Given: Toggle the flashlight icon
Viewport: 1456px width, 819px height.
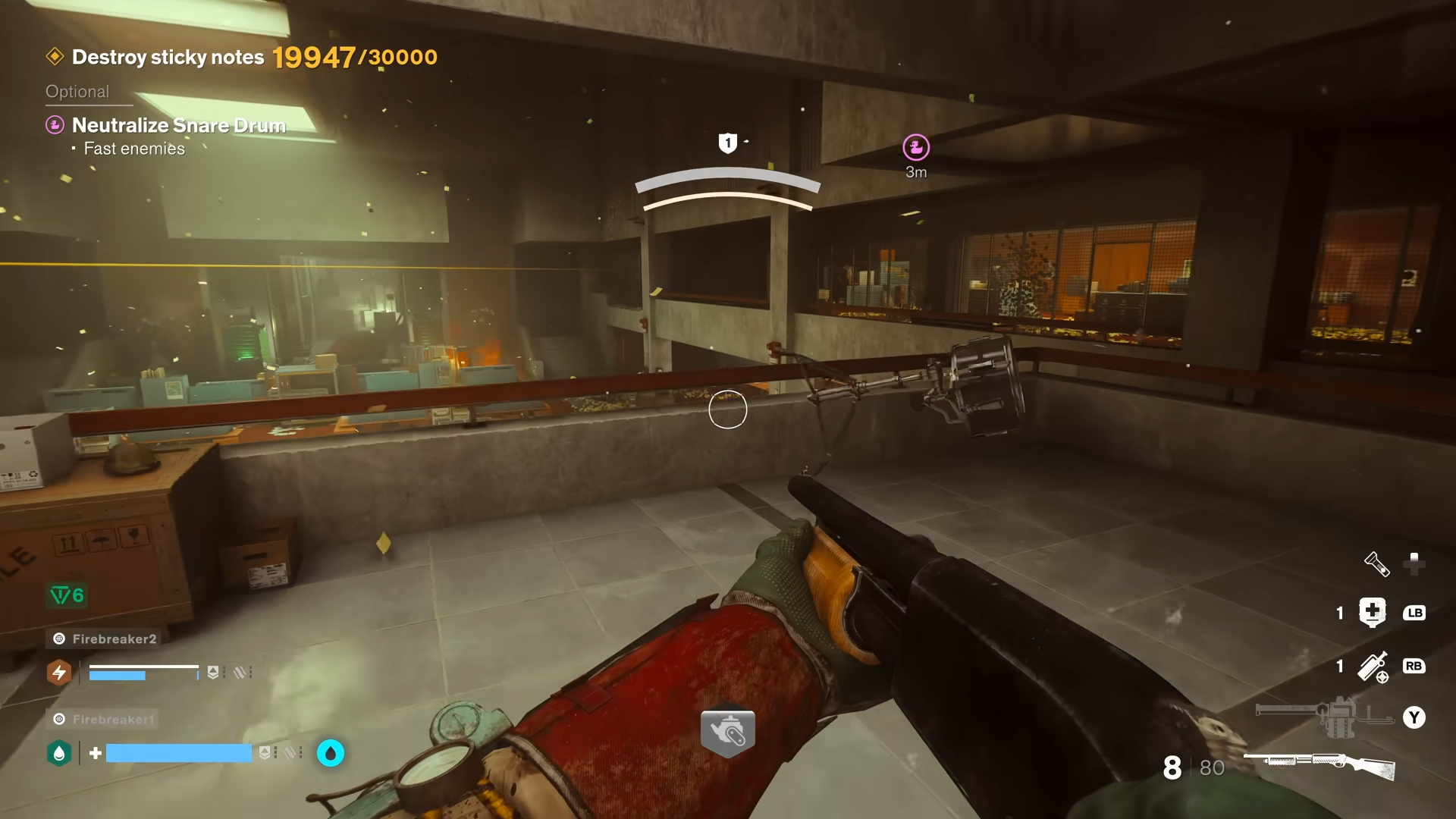Looking at the screenshot, I should click(x=1376, y=563).
